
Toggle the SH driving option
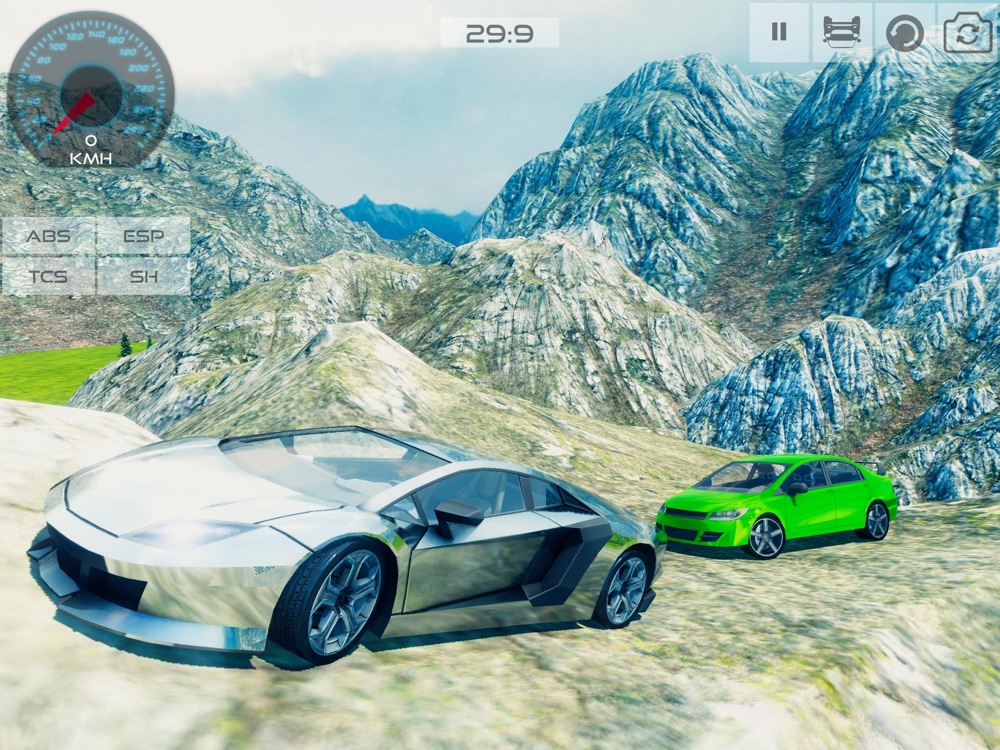(144, 276)
